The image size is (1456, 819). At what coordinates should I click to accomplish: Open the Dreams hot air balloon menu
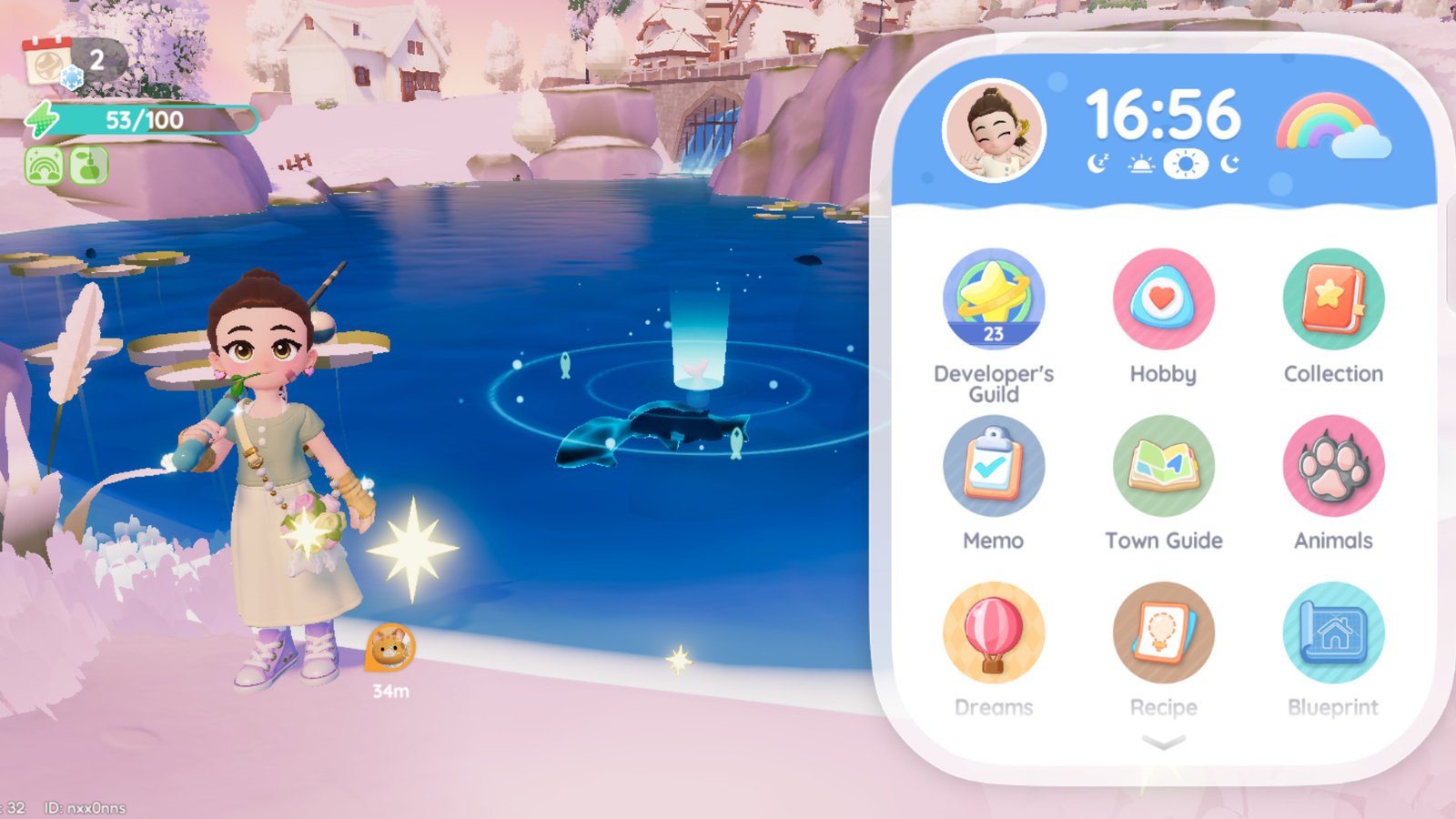pyautogui.click(x=995, y=633)
